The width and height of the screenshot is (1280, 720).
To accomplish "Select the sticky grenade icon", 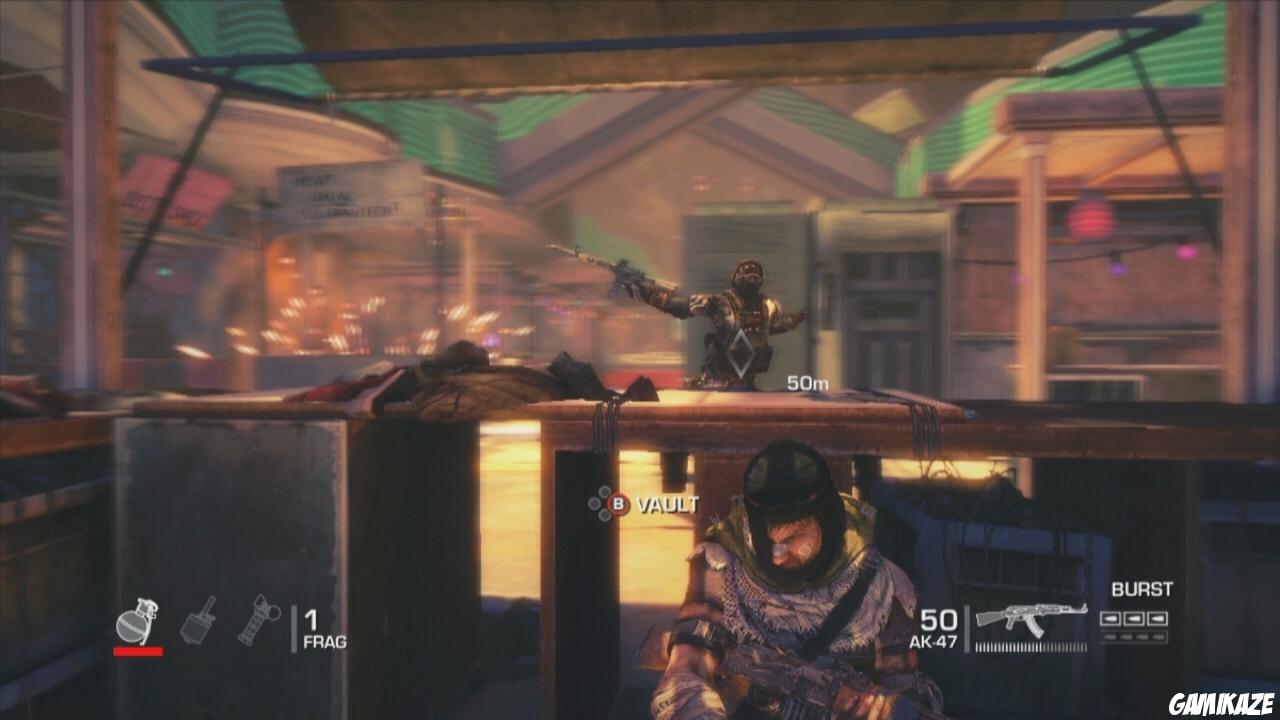I will (196, 622).
